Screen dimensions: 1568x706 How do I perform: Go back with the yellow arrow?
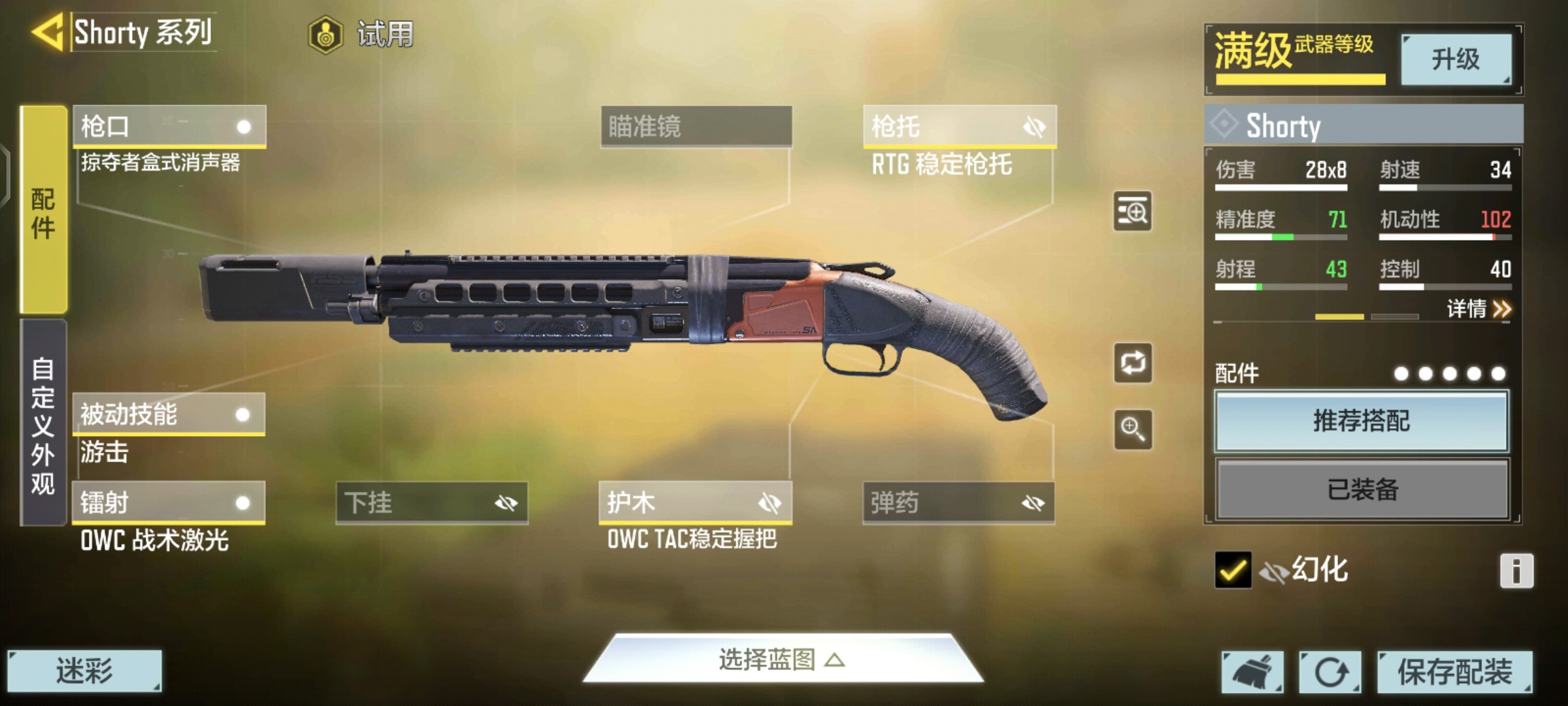coord(48,32)
